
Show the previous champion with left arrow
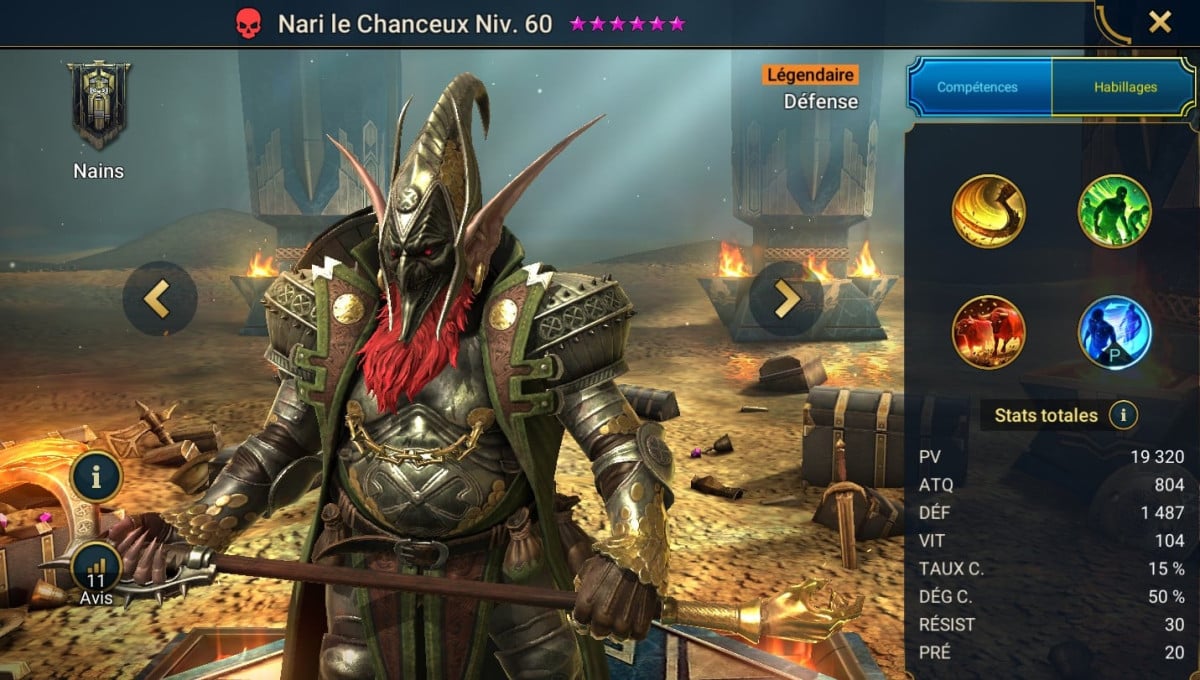click(x=159, y=298)
